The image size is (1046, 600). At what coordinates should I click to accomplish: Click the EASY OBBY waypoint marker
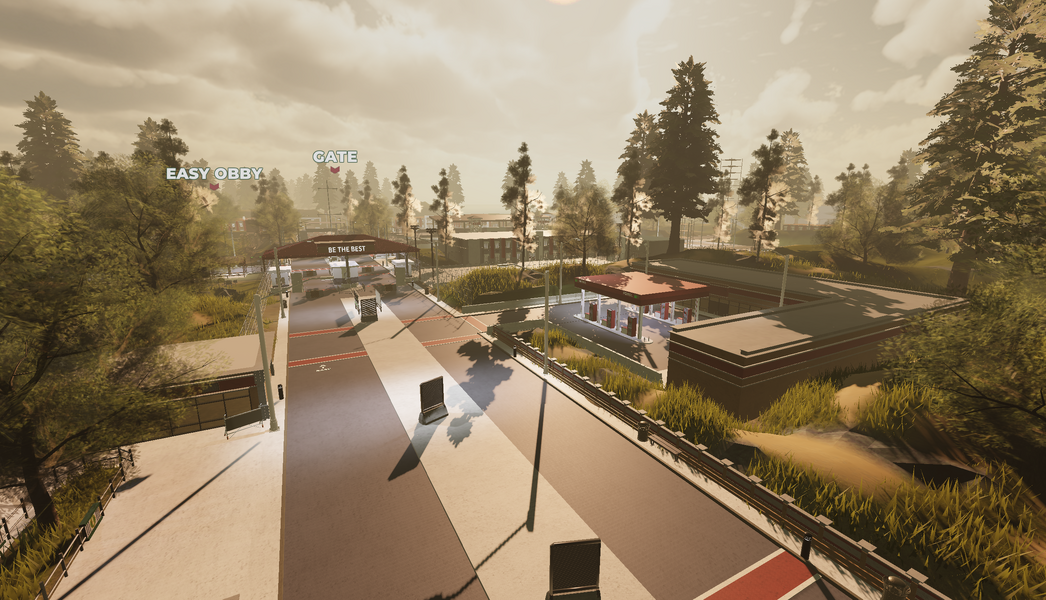coord(214,185)
